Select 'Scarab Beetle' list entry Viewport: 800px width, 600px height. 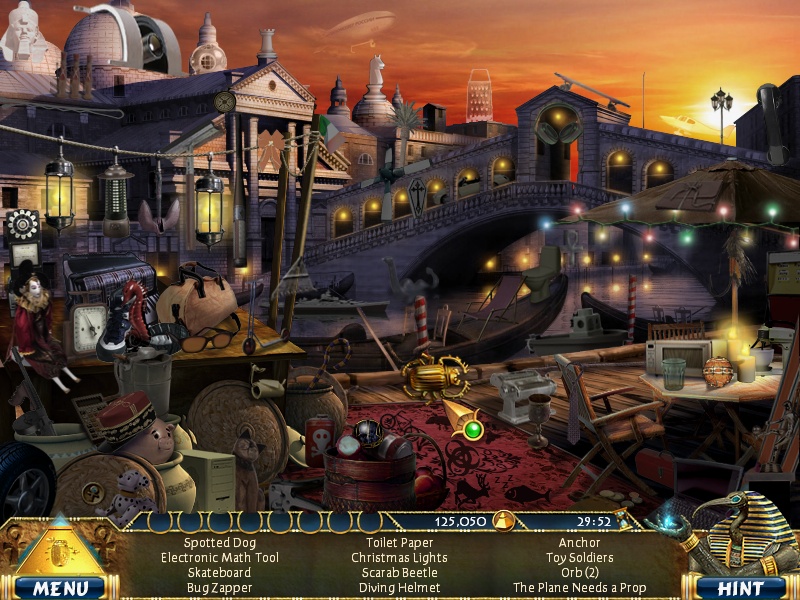point(399,573)
